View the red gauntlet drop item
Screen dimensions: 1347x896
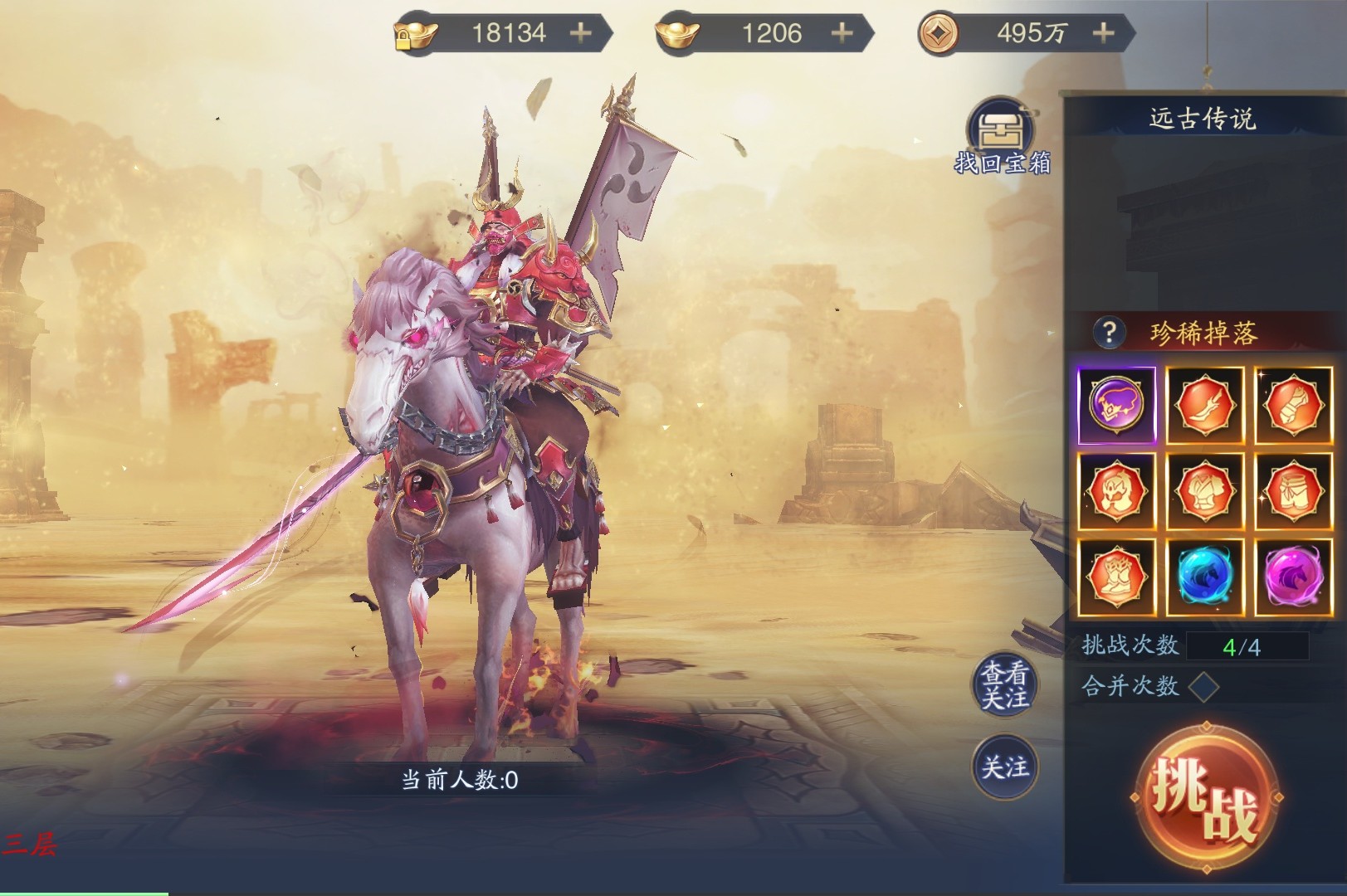pos(1292,405)
